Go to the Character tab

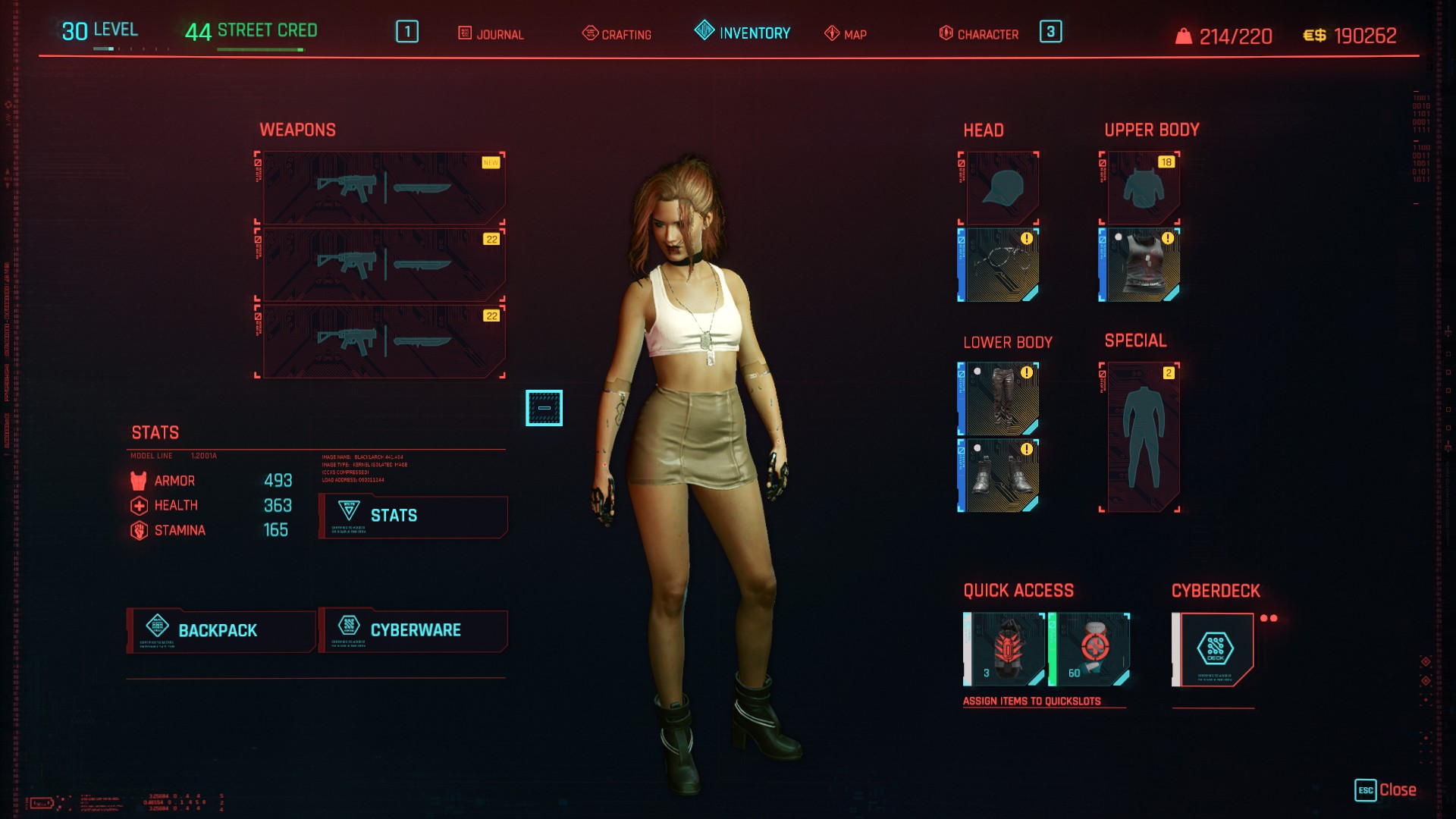979,34
